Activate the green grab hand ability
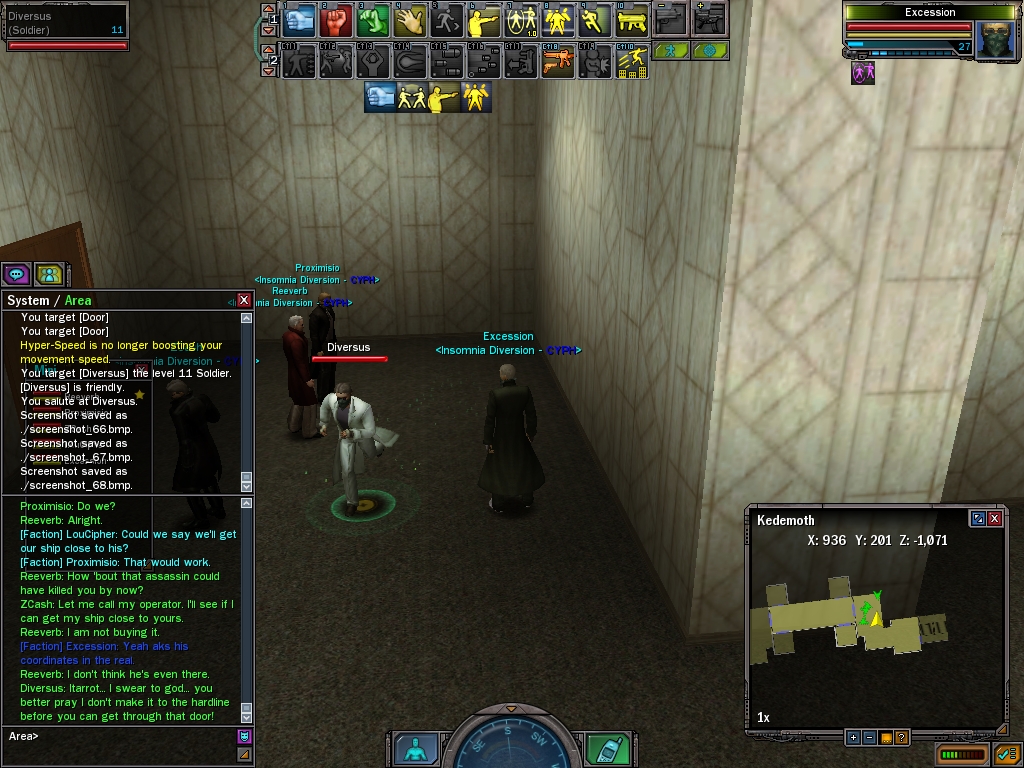 (373, 19)
